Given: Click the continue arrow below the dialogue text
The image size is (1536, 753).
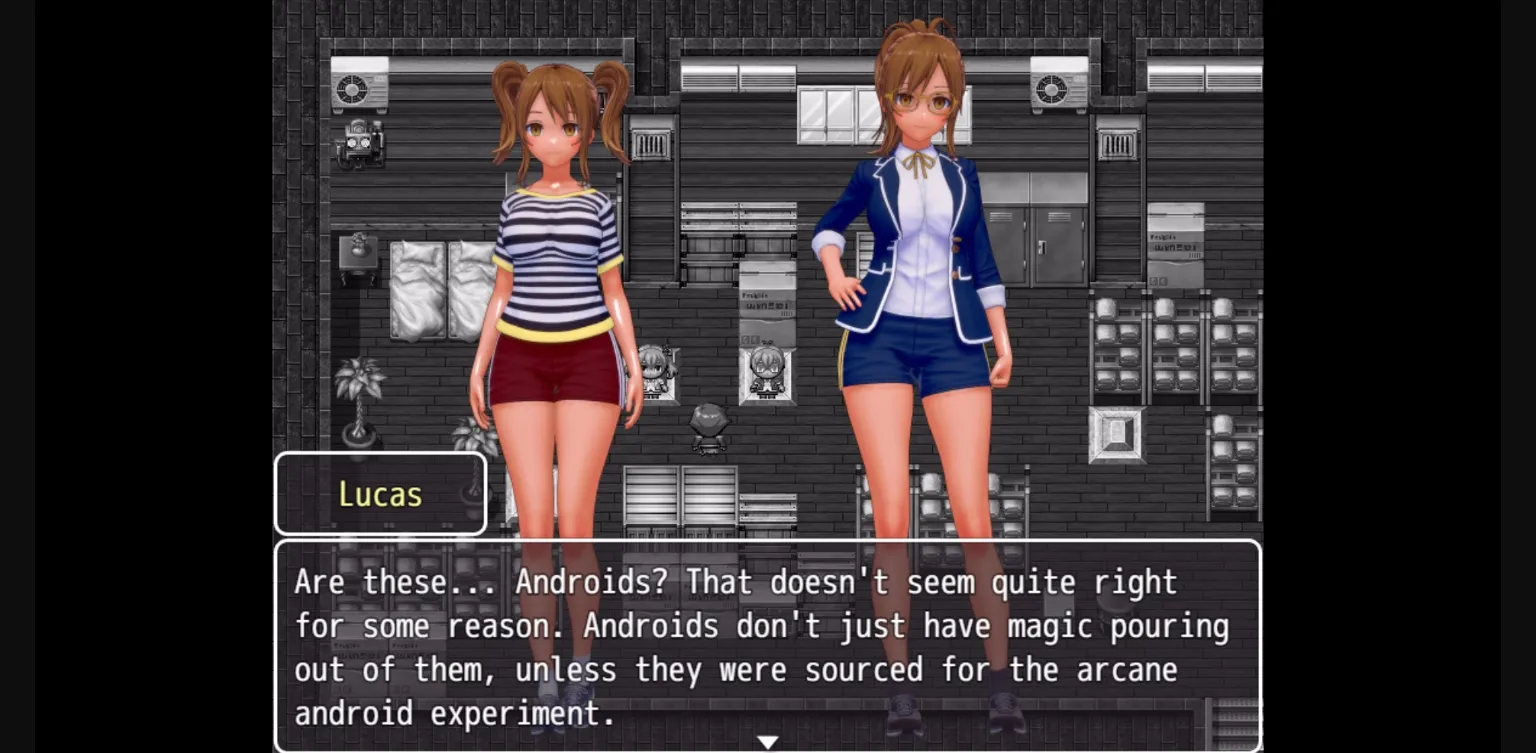Looking at the screenshot, I should [768, 741].
